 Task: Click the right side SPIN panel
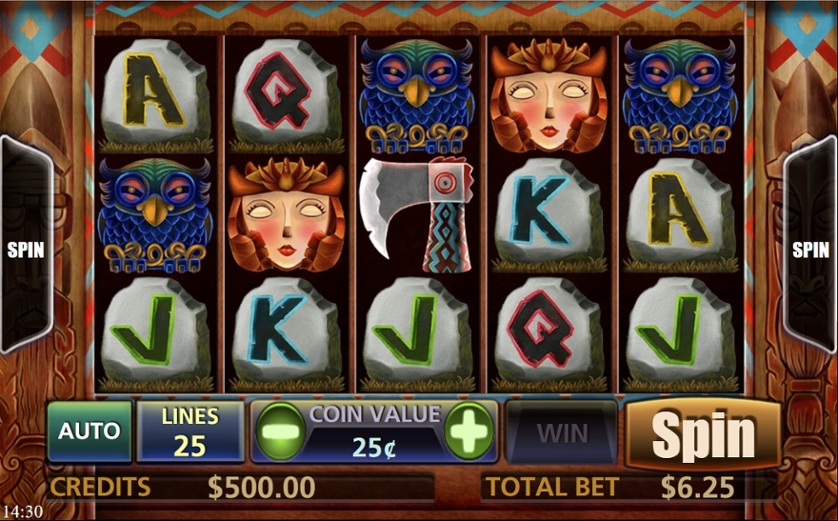point(810,249)
